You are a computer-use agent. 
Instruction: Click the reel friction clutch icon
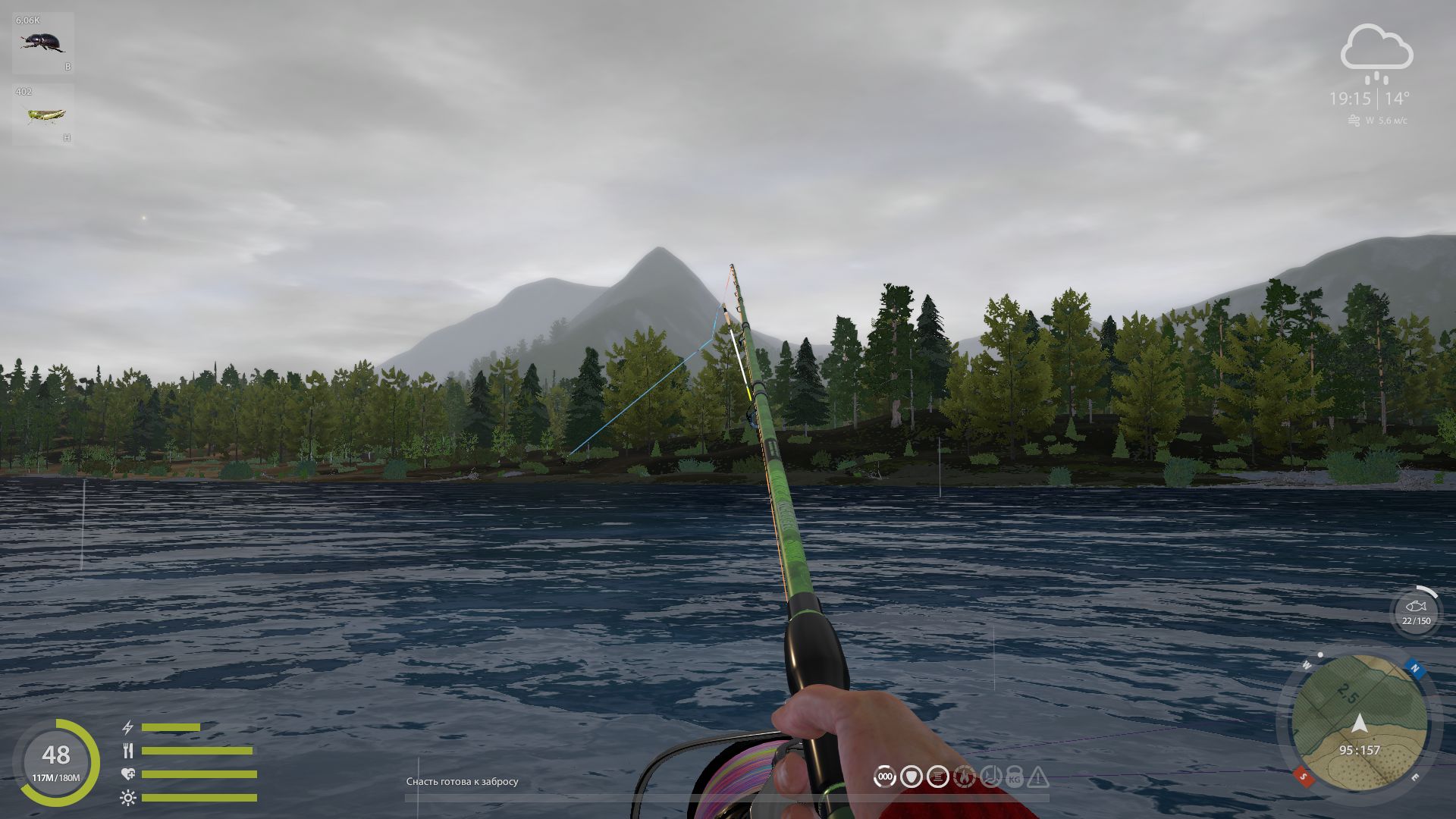pyautogui.click(x=990, y=776)
